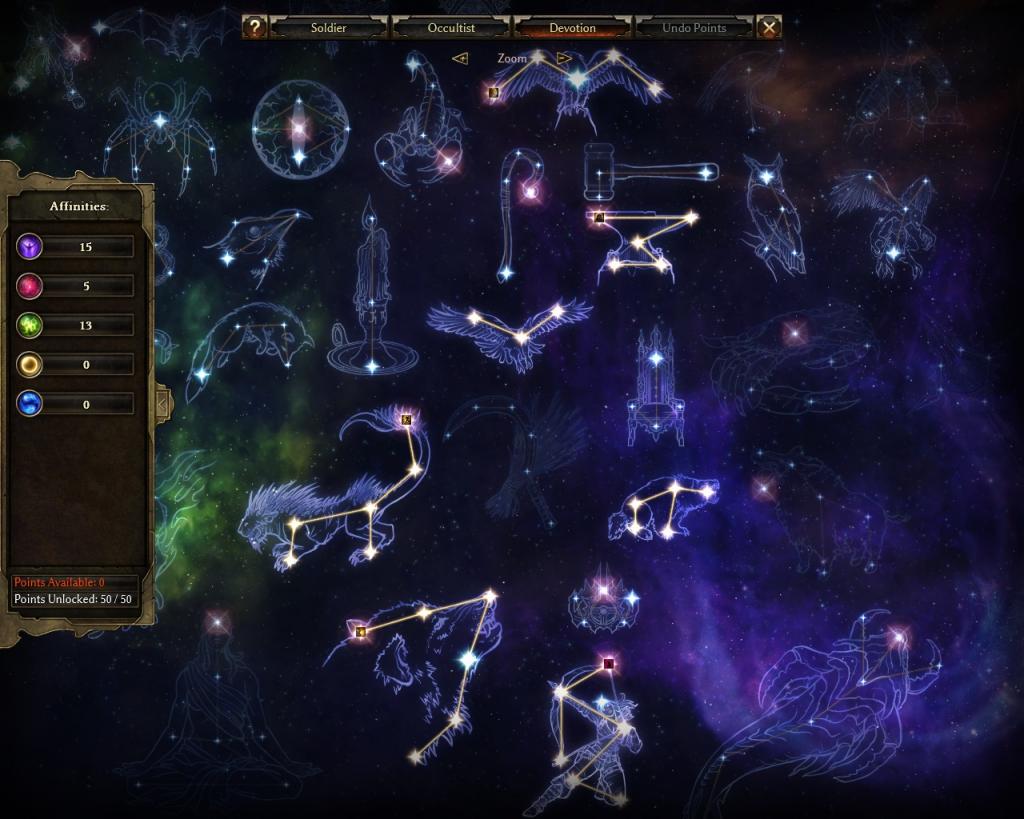
Task: Click the right Zoom arrow
Action: click(x=564, y=58)
